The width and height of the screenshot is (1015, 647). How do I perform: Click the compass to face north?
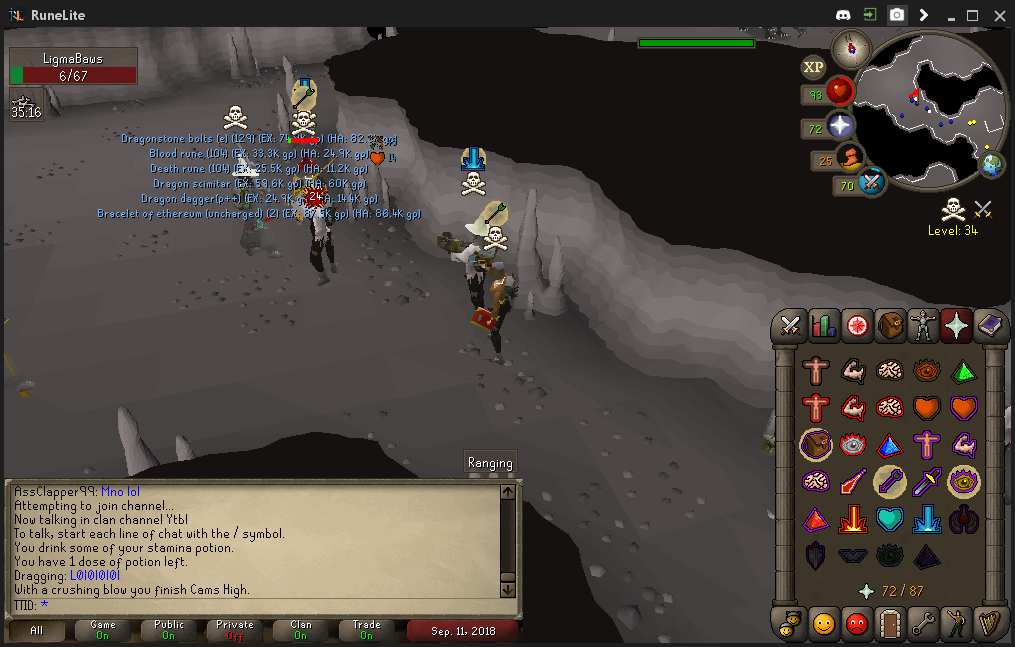851,47
